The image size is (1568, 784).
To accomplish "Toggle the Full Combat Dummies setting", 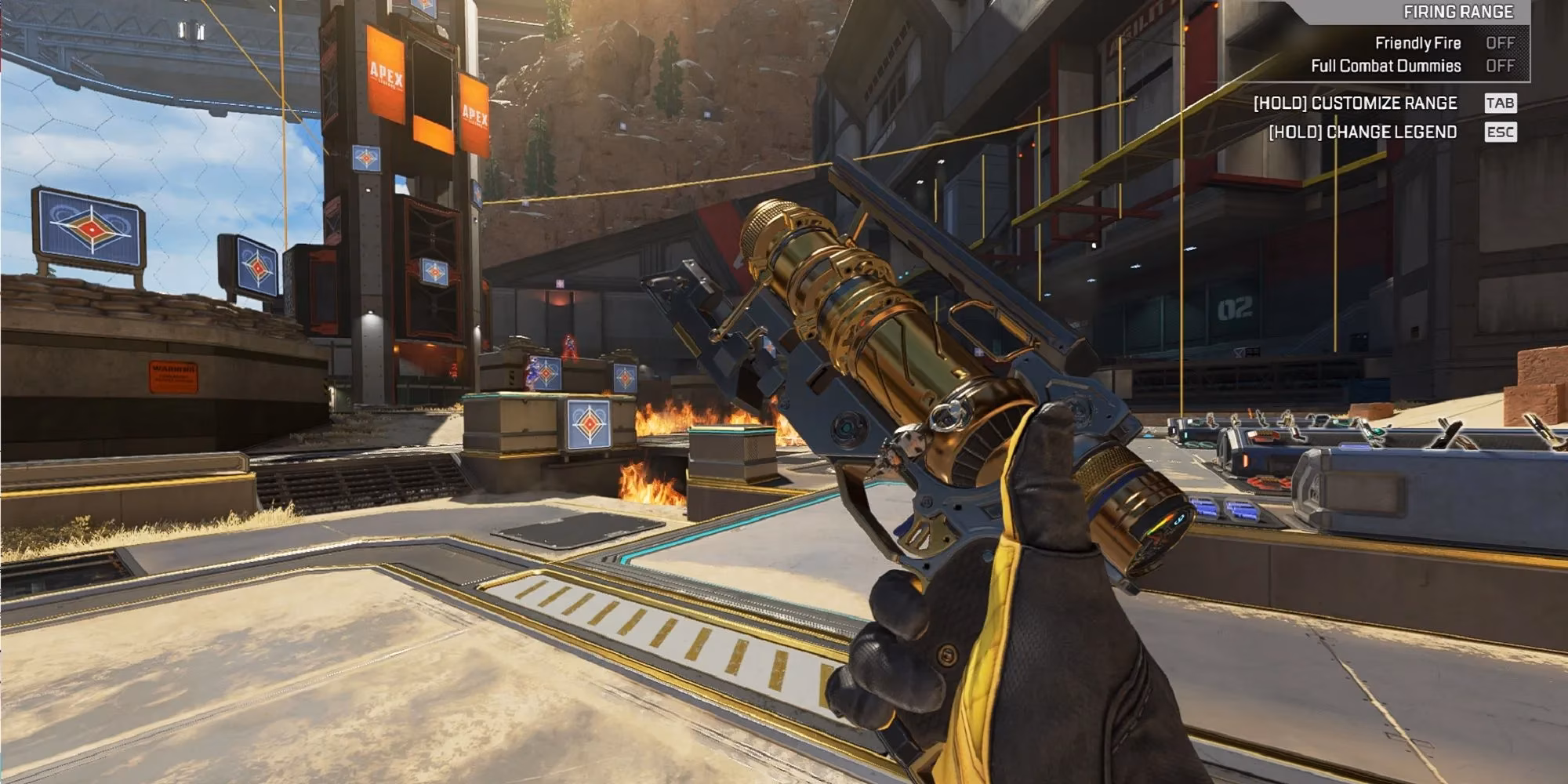I will tap(1500, 66).
